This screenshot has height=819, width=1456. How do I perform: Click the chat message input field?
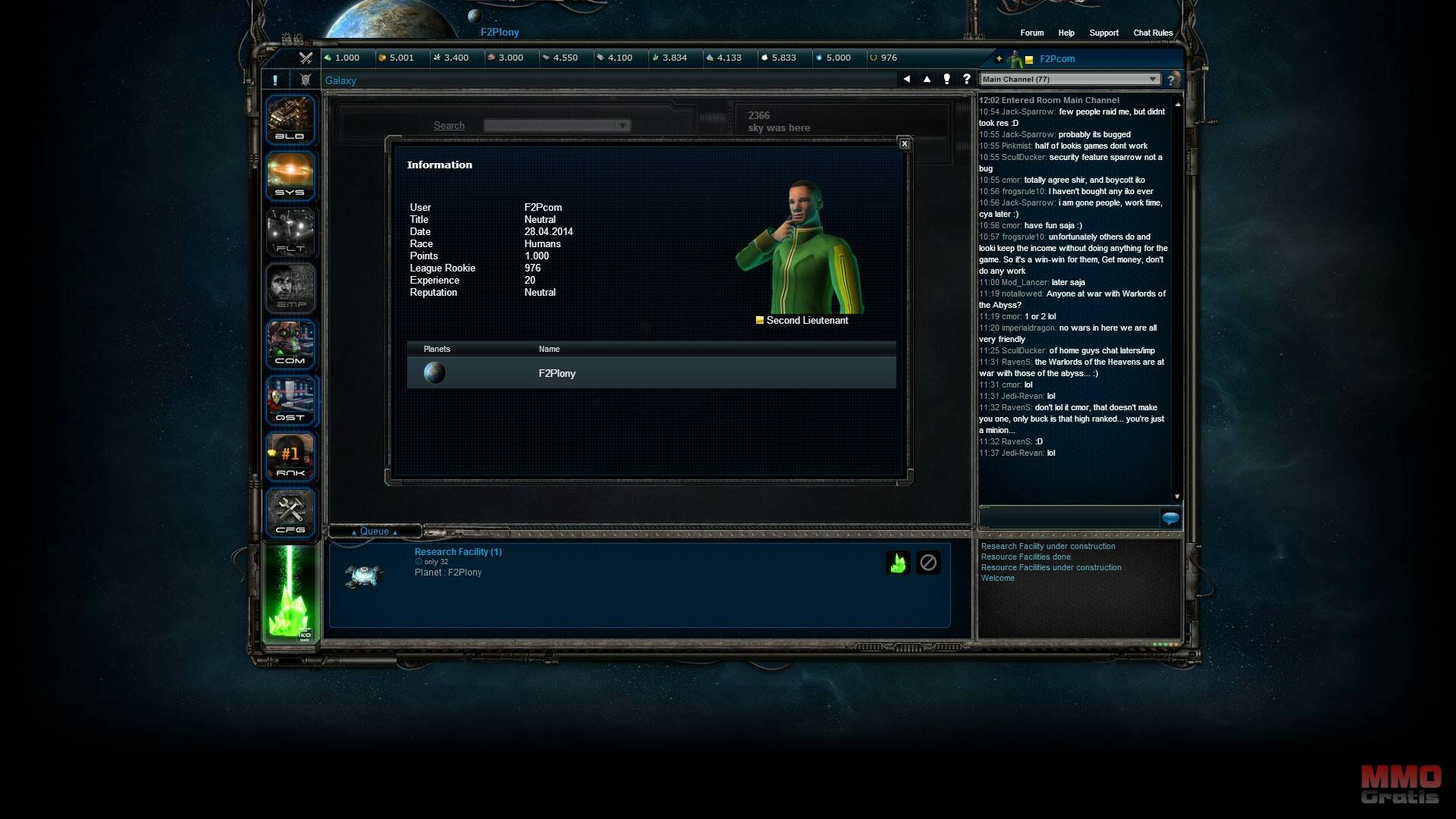coord(1069,519)
